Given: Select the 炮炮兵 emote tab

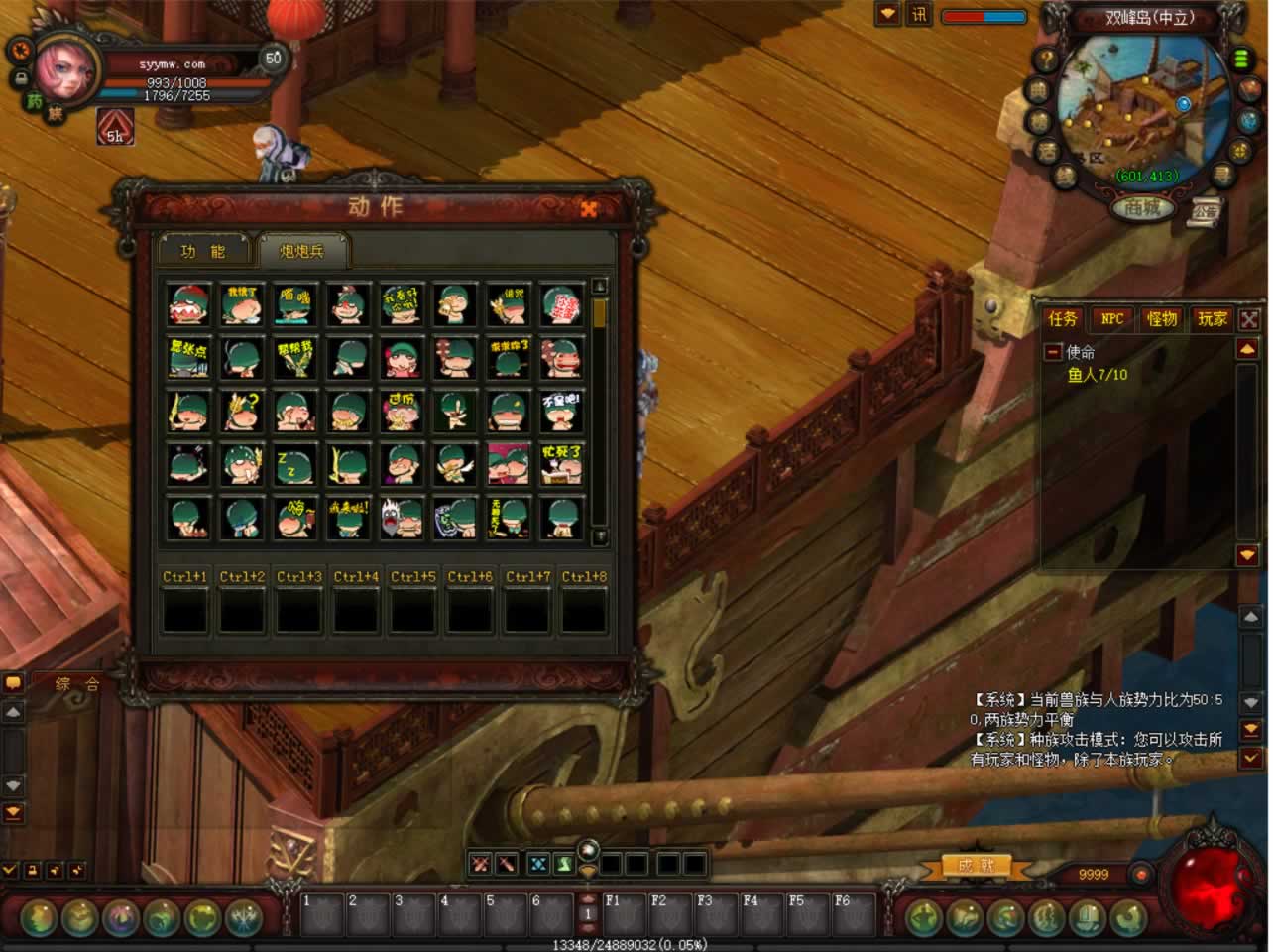Looking at the screenshot, I should pyautogui.click(x=302, y=251).
